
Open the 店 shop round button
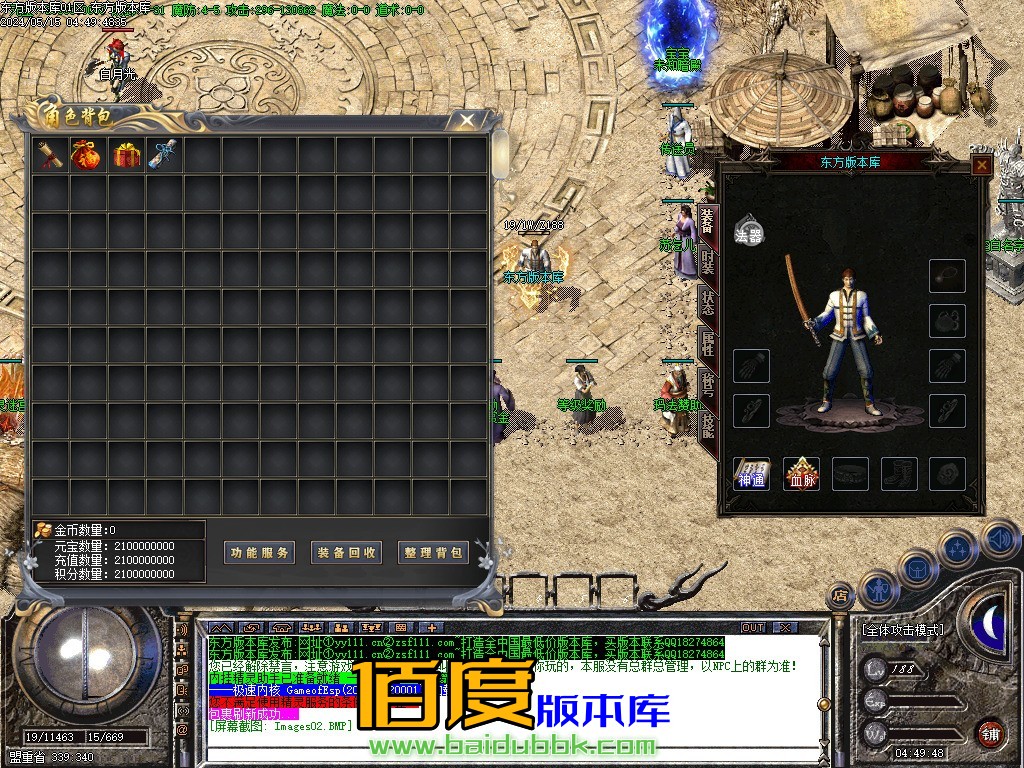click(840, 596)
